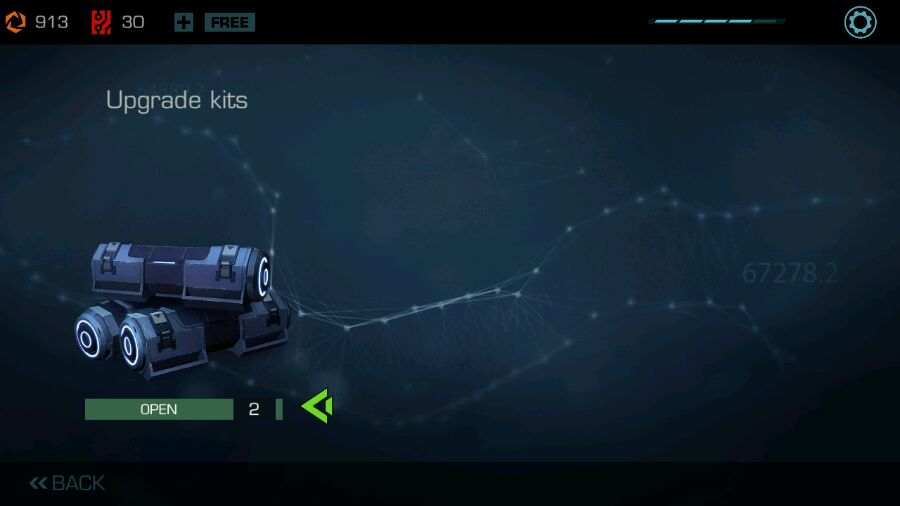Open the settings gear icon
Screen dimensions: 900x506
click(860, 22)
